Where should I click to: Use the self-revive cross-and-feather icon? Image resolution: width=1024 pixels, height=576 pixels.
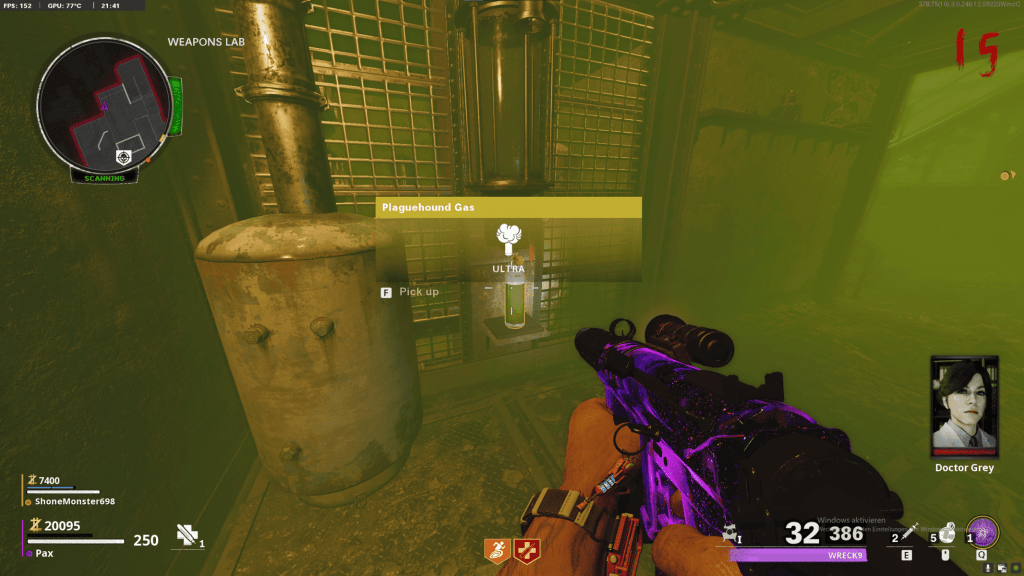pos(186,536)
